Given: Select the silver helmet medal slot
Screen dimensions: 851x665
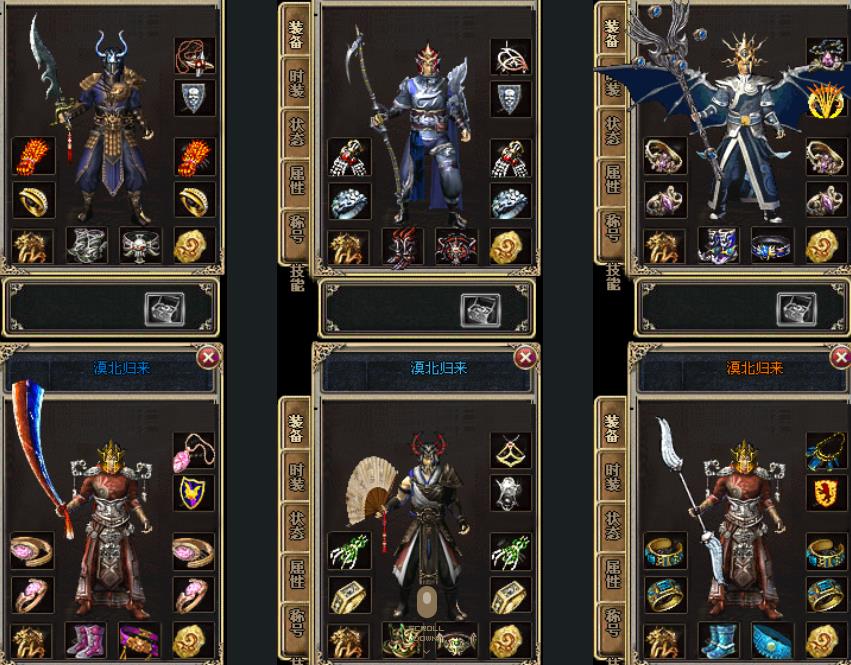Looking at the screenshot, I should coord(510,492).
